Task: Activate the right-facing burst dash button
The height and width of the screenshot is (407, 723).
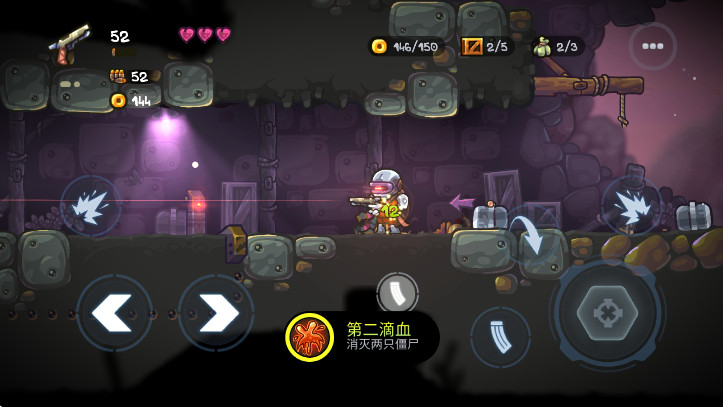Action: click(631, 204)
